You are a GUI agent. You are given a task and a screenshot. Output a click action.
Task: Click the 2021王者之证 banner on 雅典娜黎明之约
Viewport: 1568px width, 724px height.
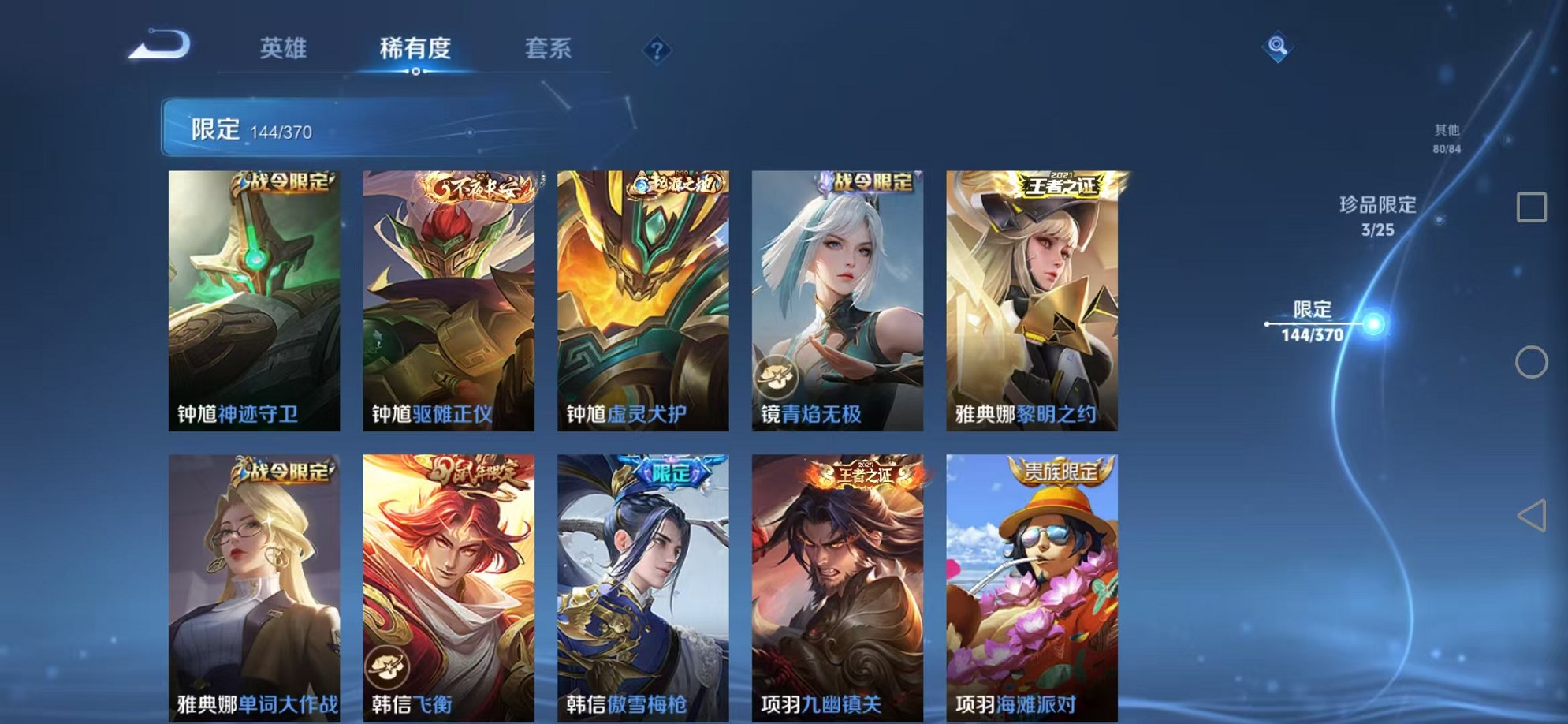1060,183
